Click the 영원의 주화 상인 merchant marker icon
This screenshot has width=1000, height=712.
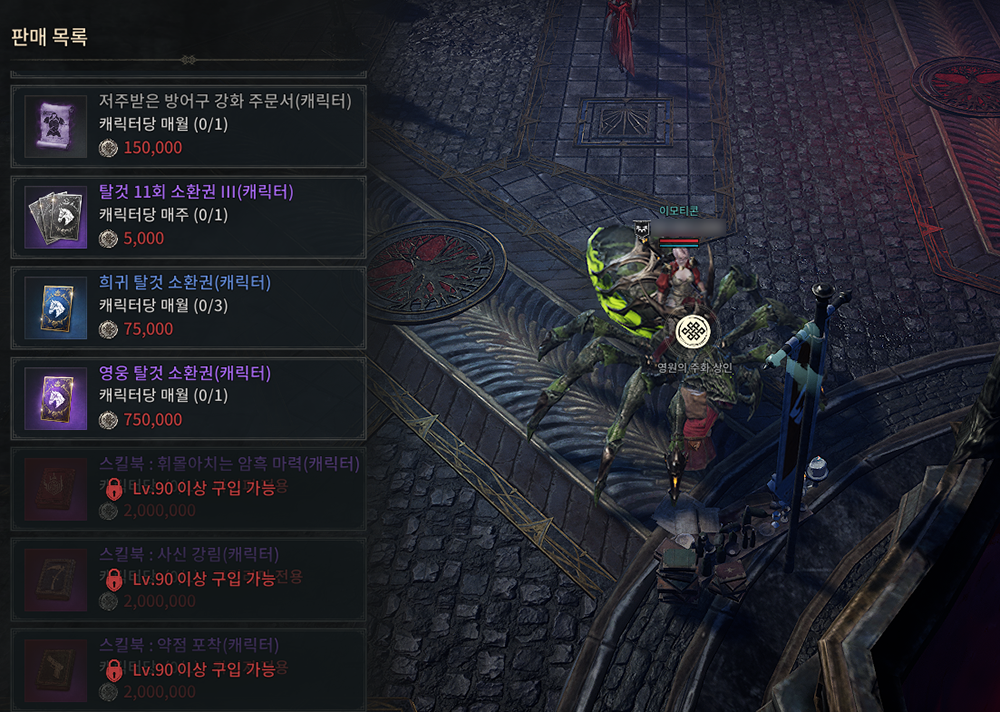[x=693, y=332]
